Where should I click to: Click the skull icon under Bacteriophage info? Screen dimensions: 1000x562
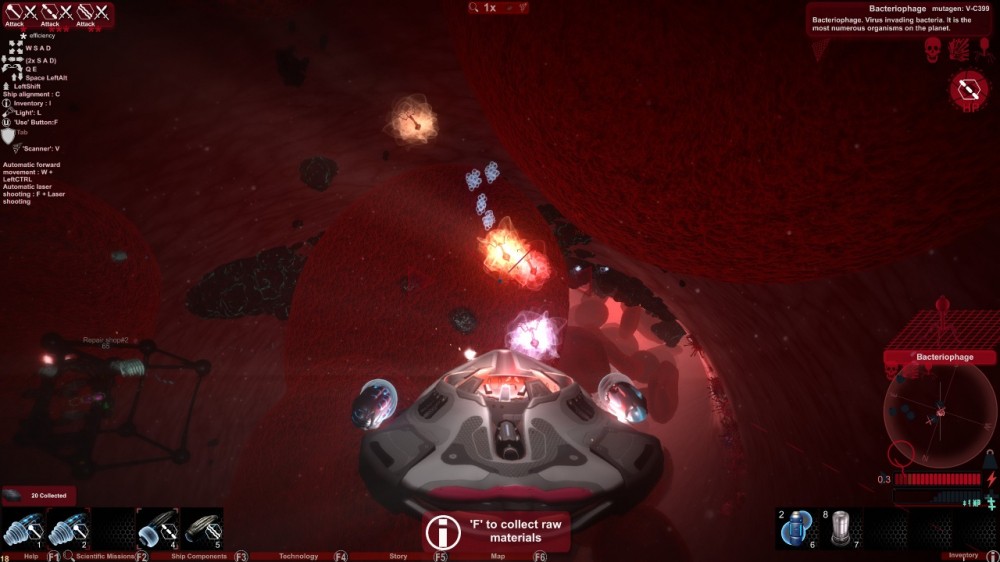932,49
